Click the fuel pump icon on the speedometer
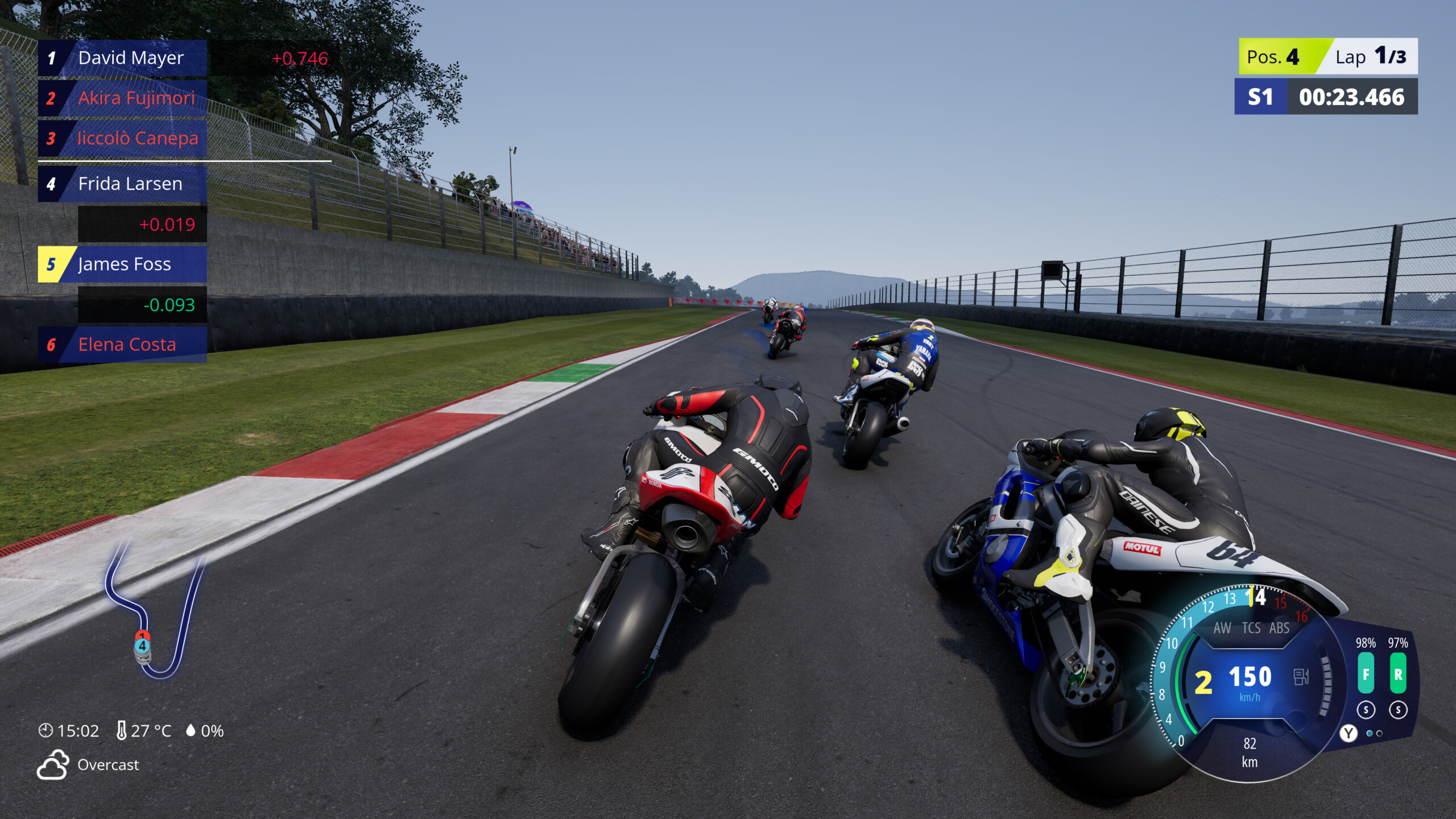This screenshot has height=819, width=1456. pos(1301,677)
